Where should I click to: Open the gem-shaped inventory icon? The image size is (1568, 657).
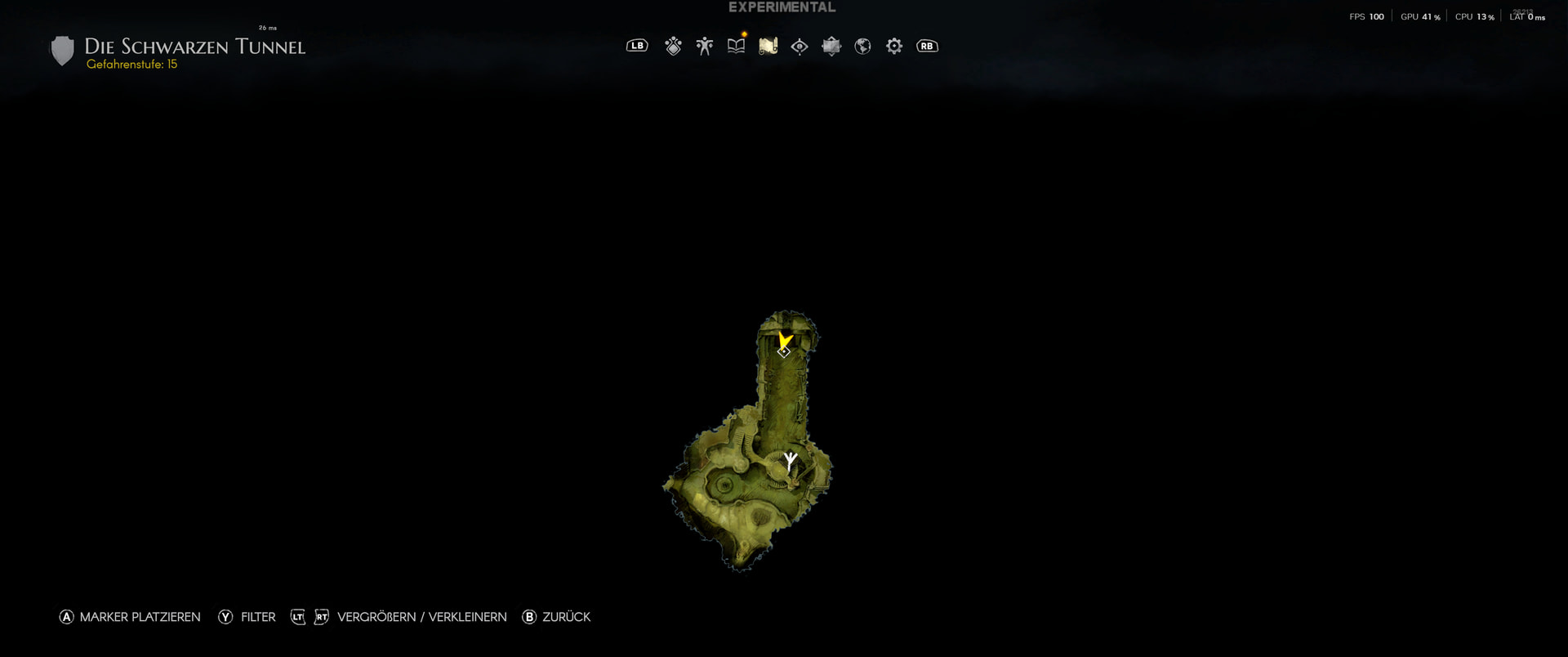pyautogui.click(x=673, y=47)
